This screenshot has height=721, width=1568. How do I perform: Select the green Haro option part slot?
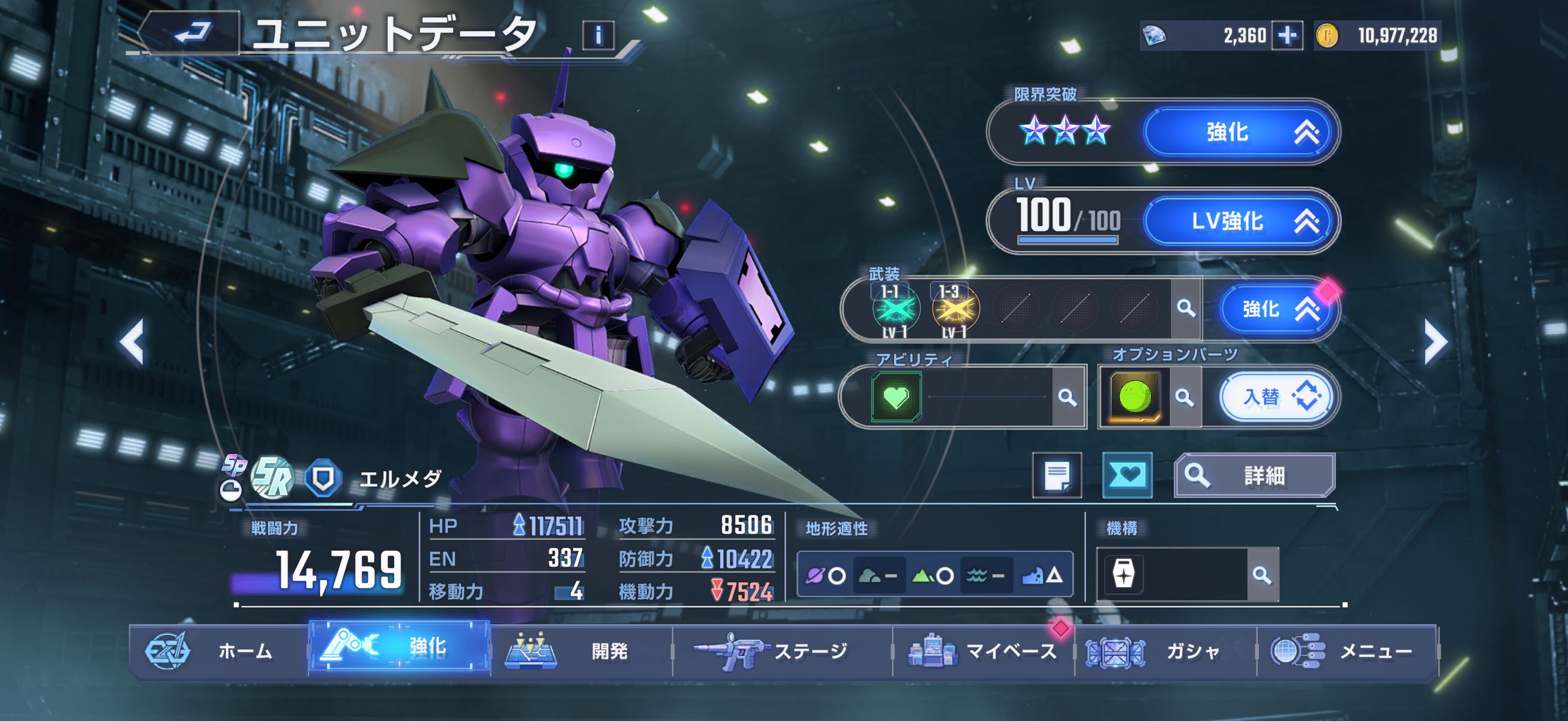pyautogui.click(x=1134, y=398)
